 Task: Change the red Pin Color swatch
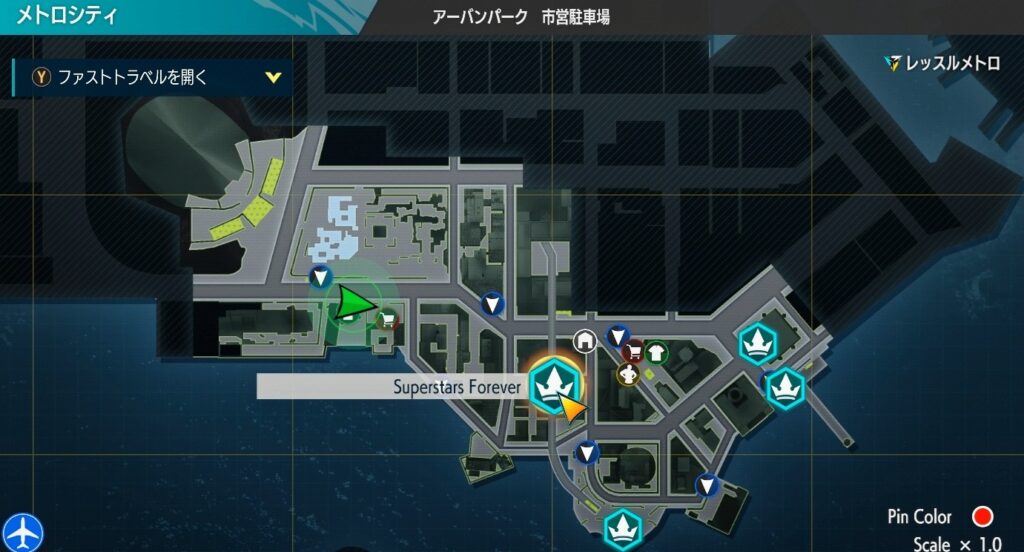click(x=982, y=517)
